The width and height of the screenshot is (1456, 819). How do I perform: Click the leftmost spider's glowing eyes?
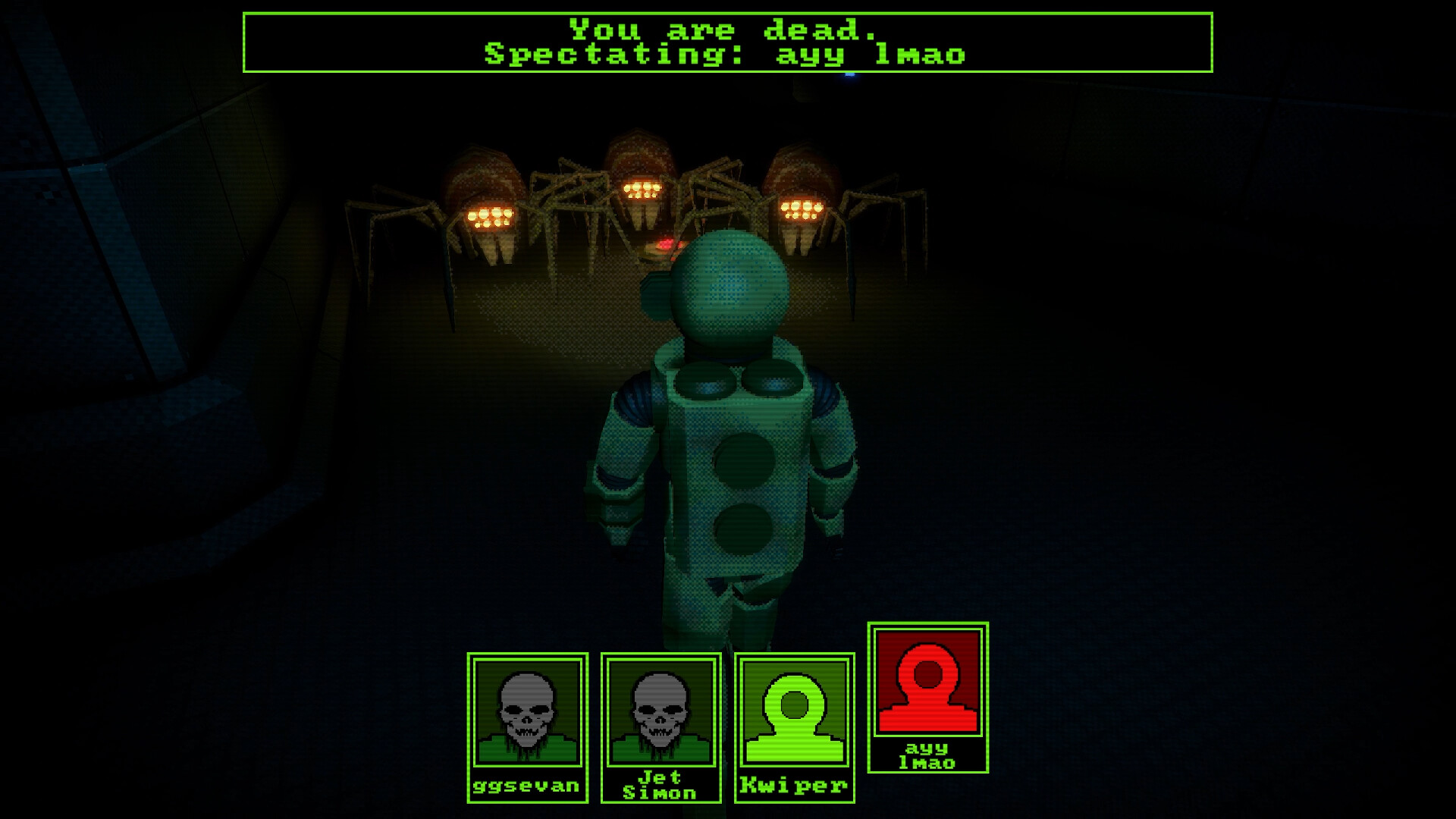491,218
